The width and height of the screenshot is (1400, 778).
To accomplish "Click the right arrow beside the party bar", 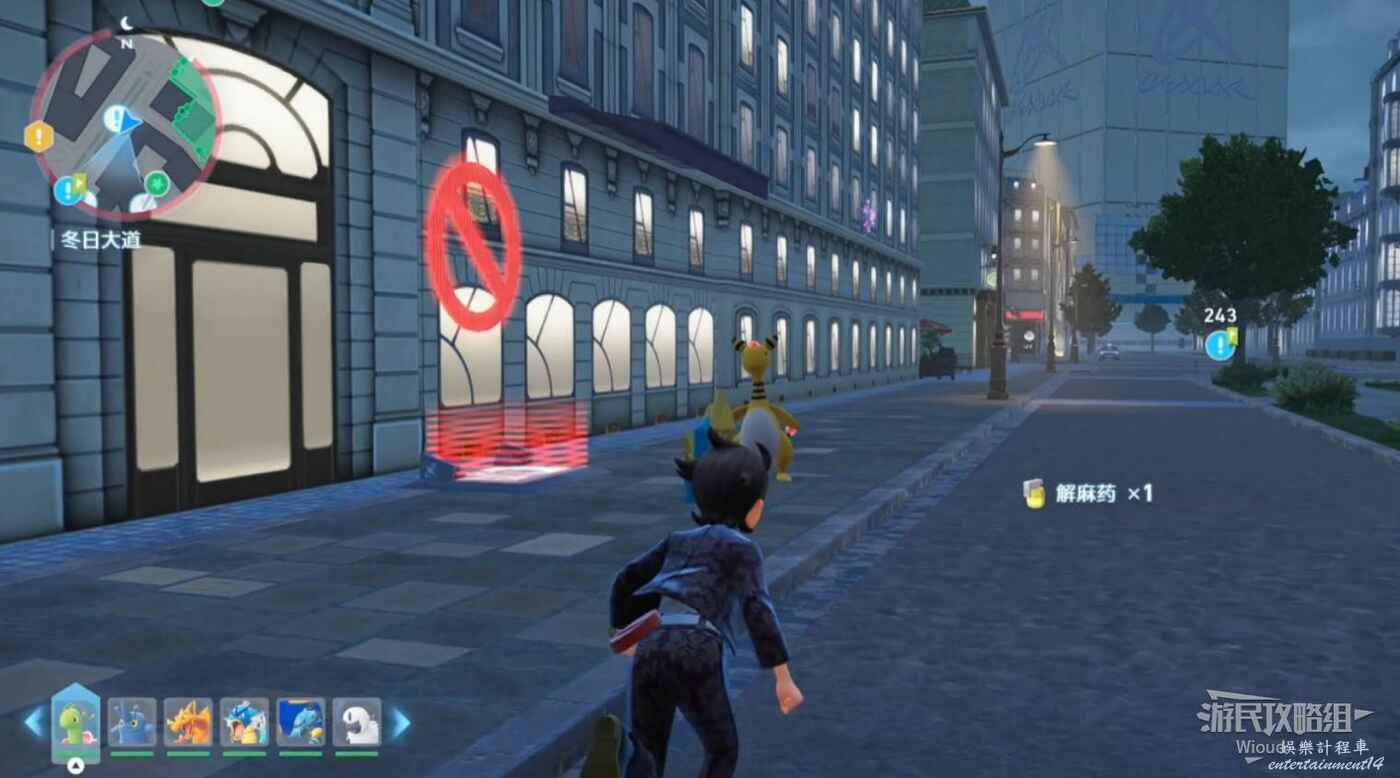I will pyautogui.click(x=400, y=722).
